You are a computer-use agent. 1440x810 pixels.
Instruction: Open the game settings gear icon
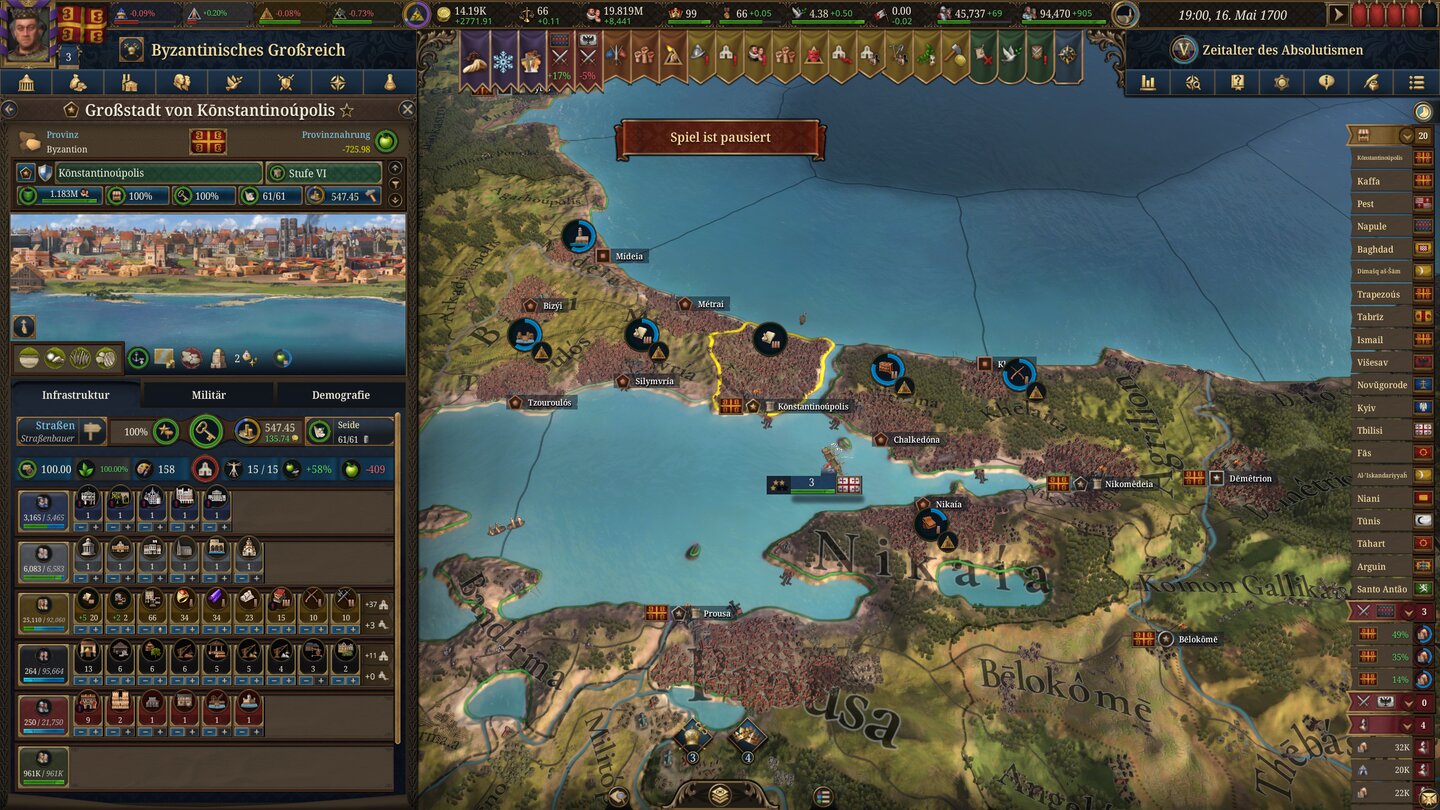tap(1282, 83)
